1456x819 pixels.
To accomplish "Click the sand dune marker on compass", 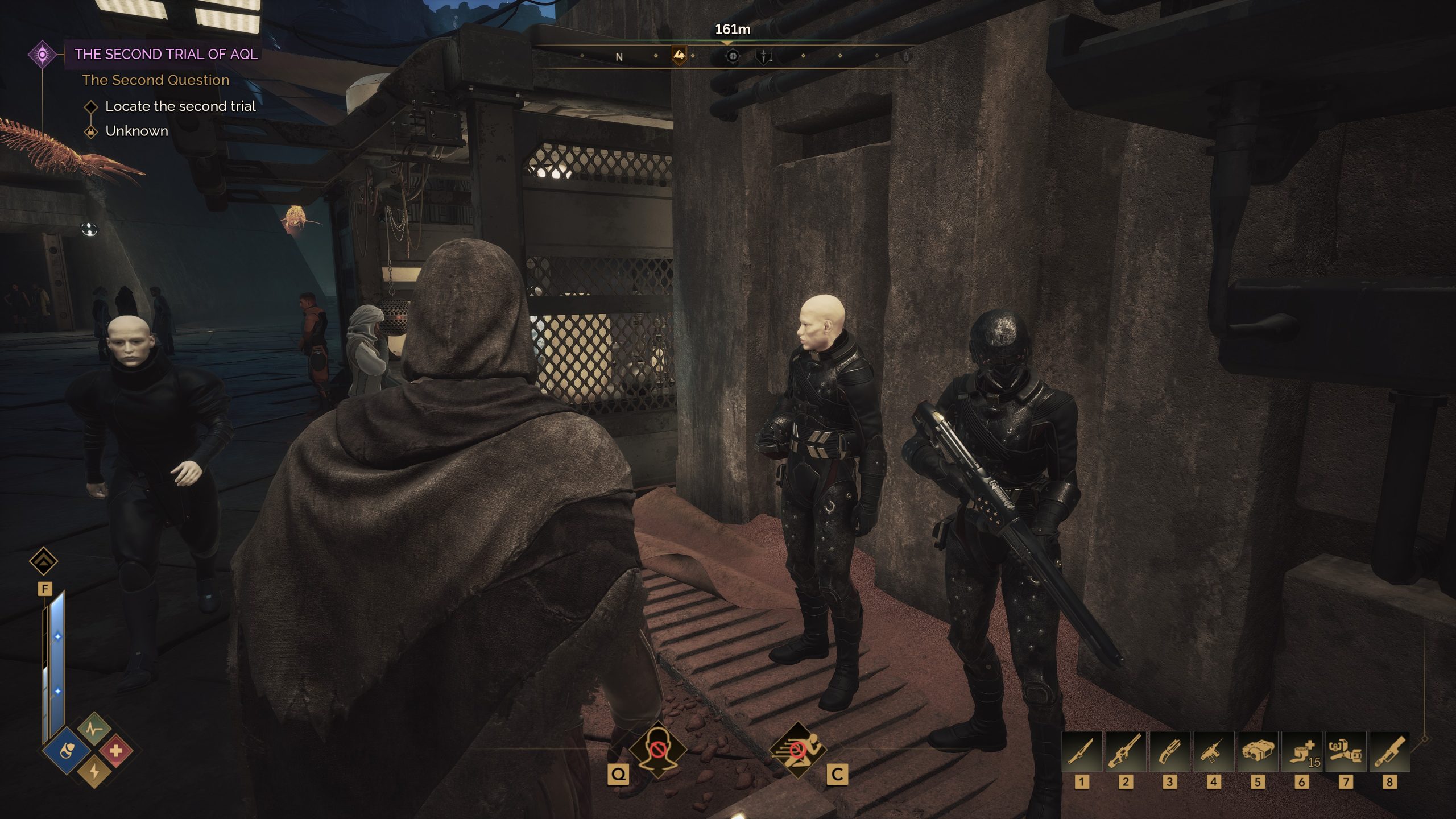I will coord(679,55).
